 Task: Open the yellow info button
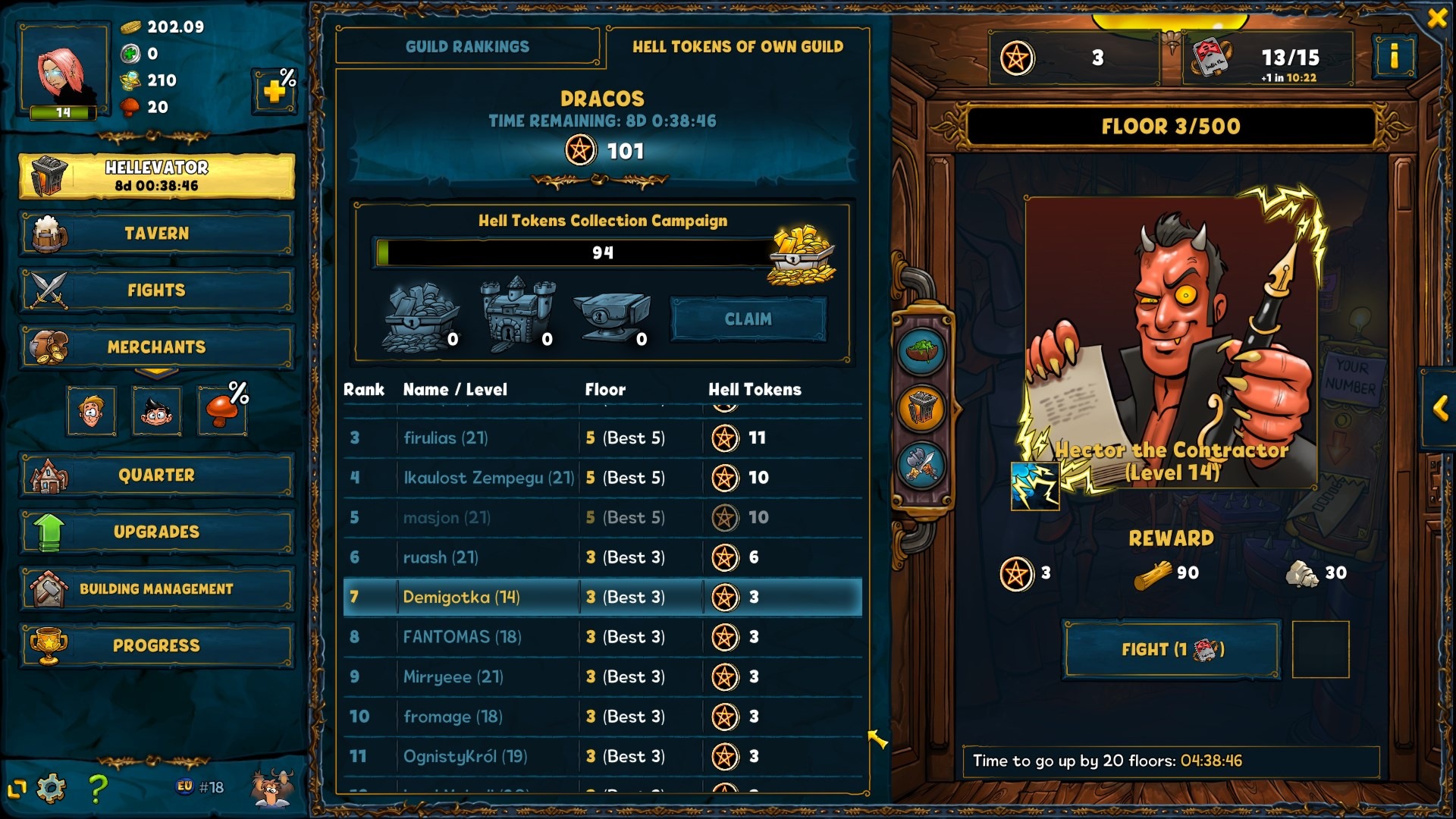click(x=1394, y=56)
